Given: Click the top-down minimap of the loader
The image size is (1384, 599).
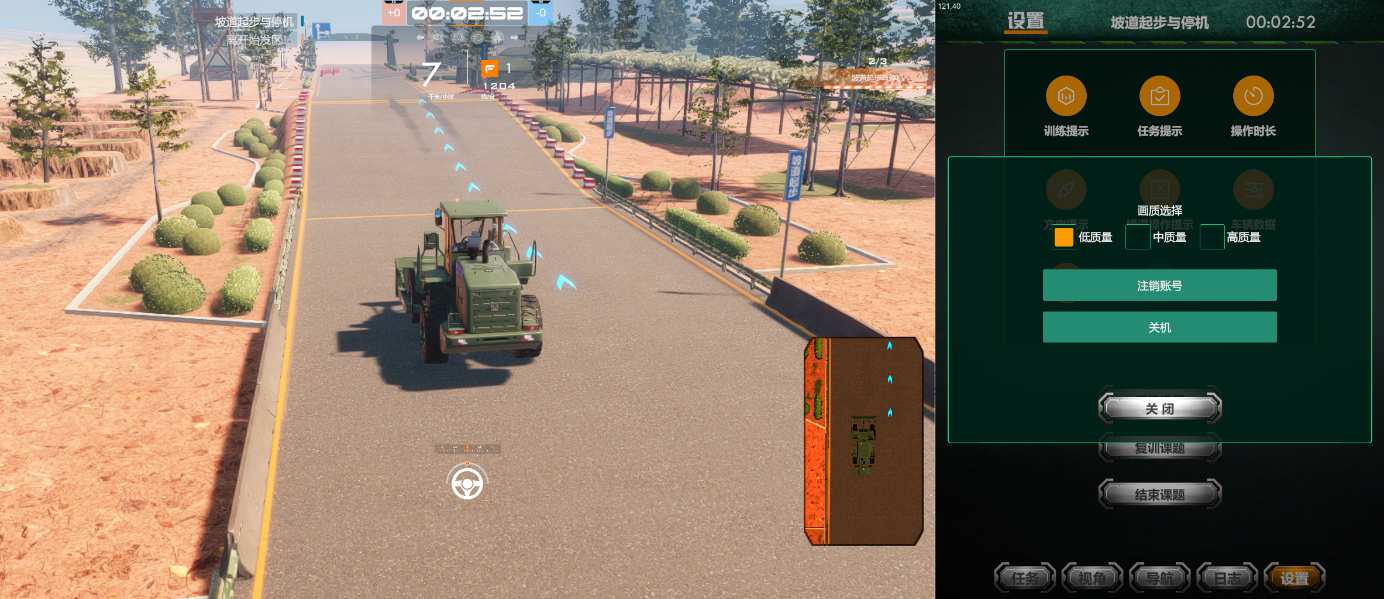Looking at the screenshot, I should pyautogui.click(x=864, y=441).
